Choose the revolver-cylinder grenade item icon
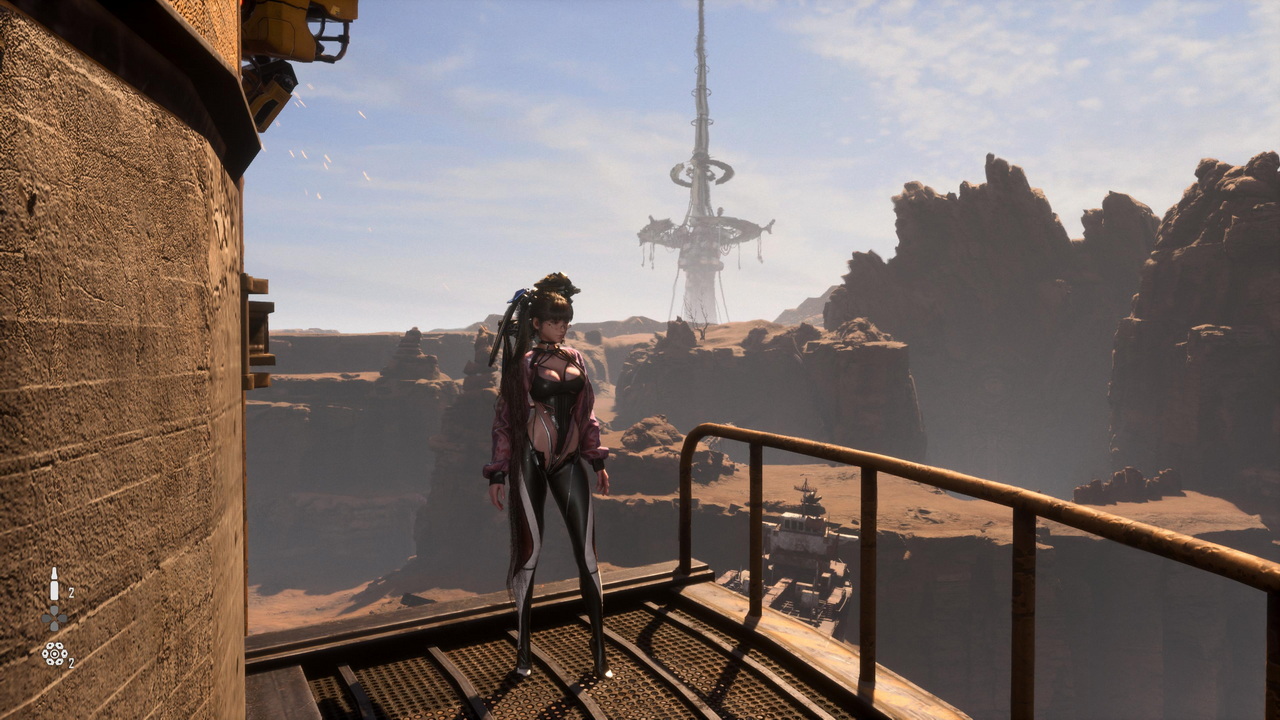Screen dimensions: 1280x720 54,653
